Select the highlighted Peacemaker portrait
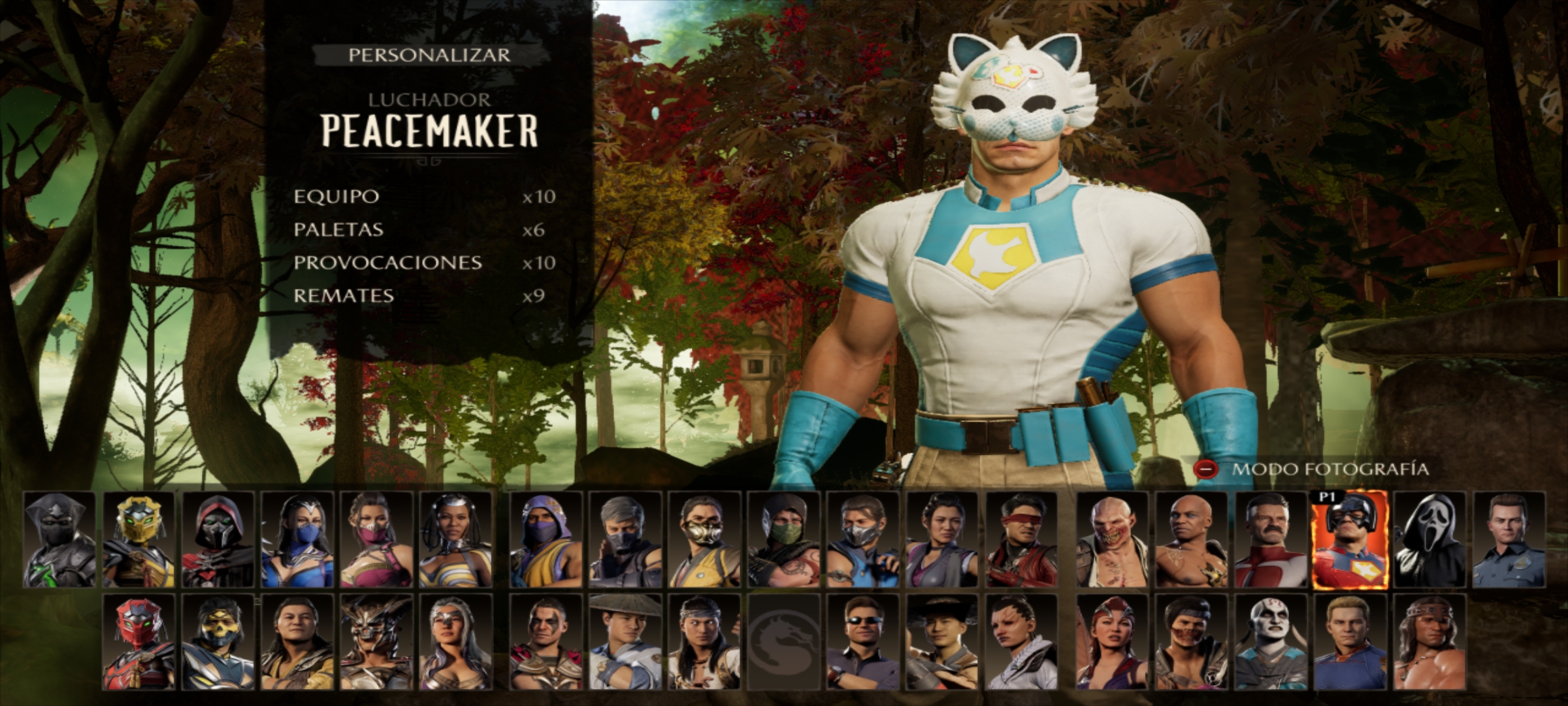The width and height of the screenshot is (1568, 706). click(1349, 540)
